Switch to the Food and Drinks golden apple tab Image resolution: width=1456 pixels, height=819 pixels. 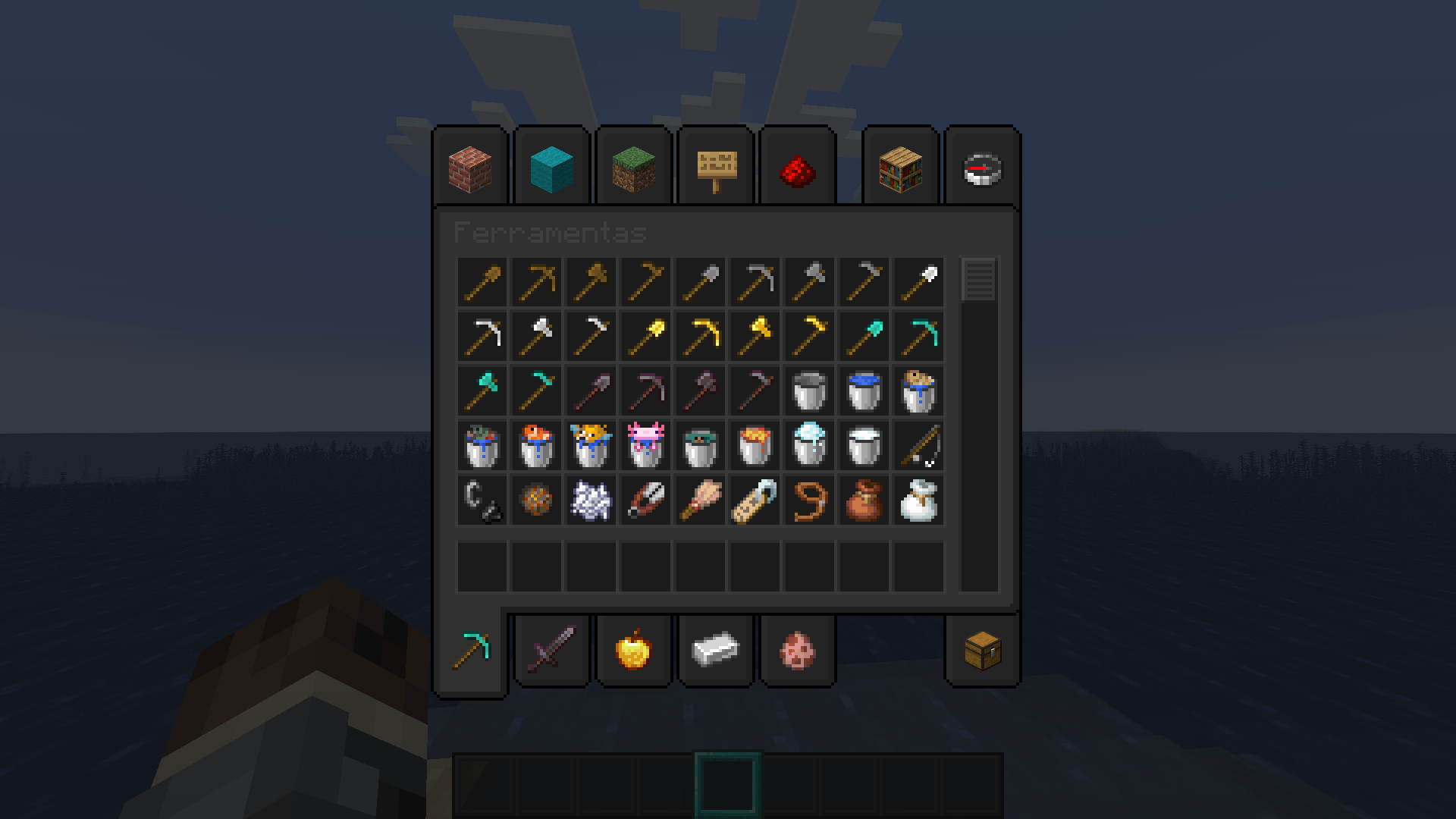633,650
